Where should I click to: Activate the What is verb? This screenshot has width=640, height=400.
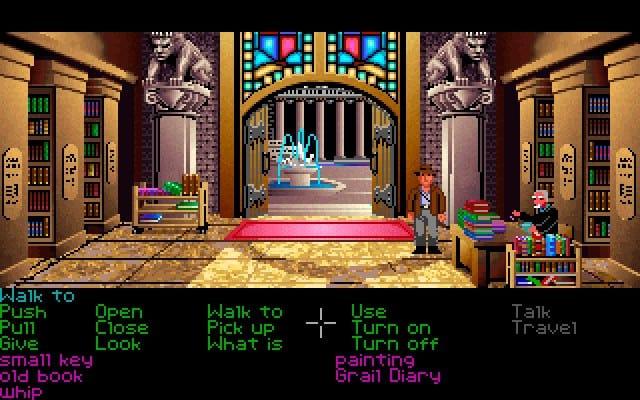(x=245, y=344)
